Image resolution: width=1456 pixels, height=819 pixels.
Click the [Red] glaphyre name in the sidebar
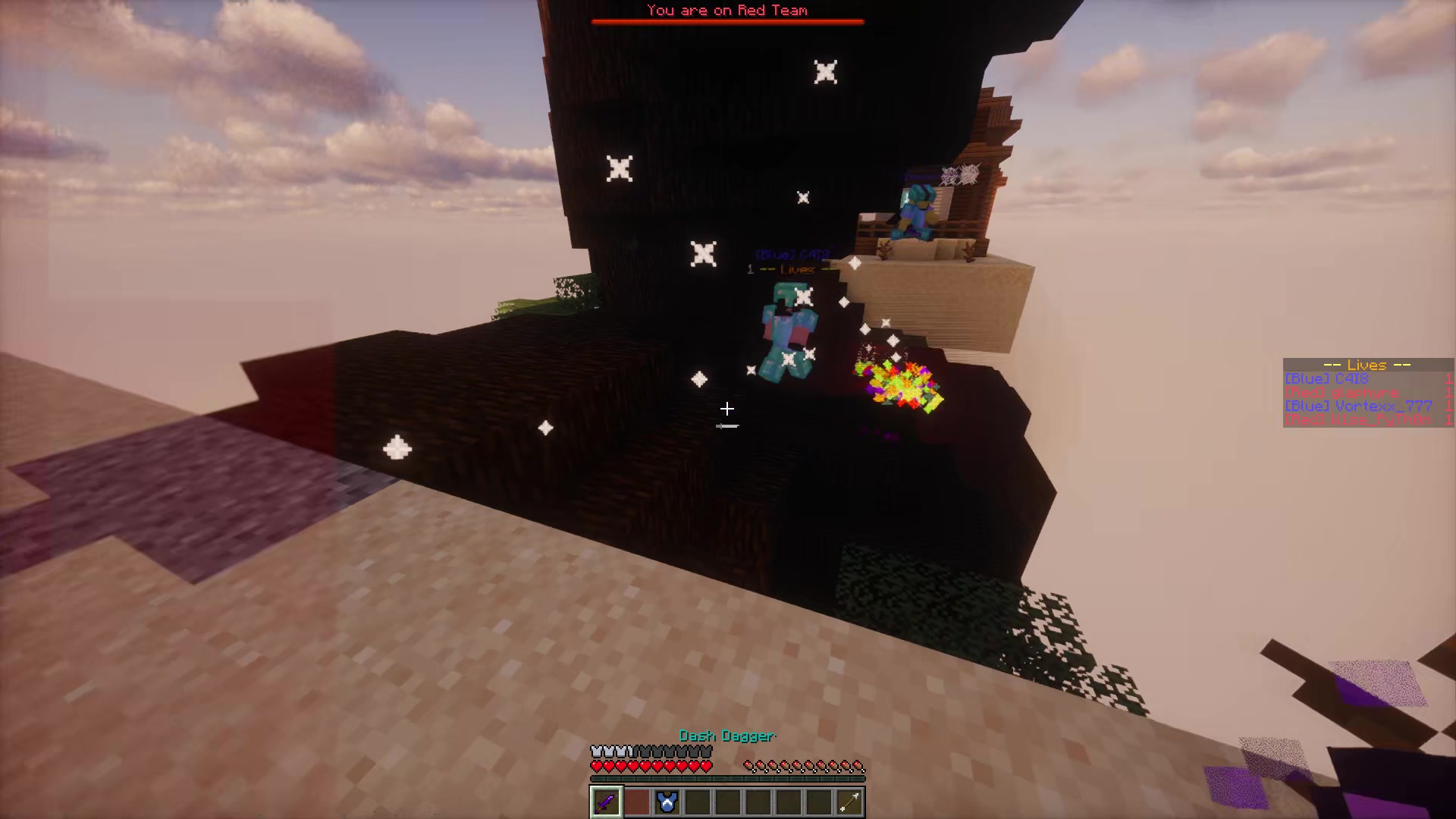(x=1342, y=392)
